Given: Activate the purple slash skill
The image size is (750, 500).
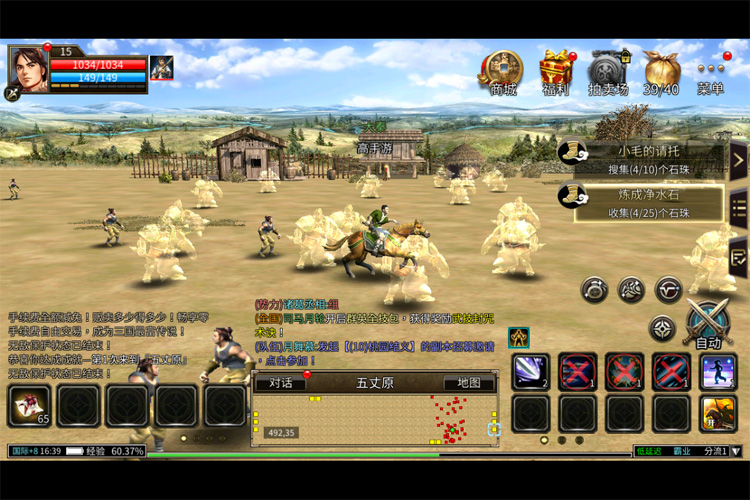Looking at the screenshot, I should (x=530, y=371).
